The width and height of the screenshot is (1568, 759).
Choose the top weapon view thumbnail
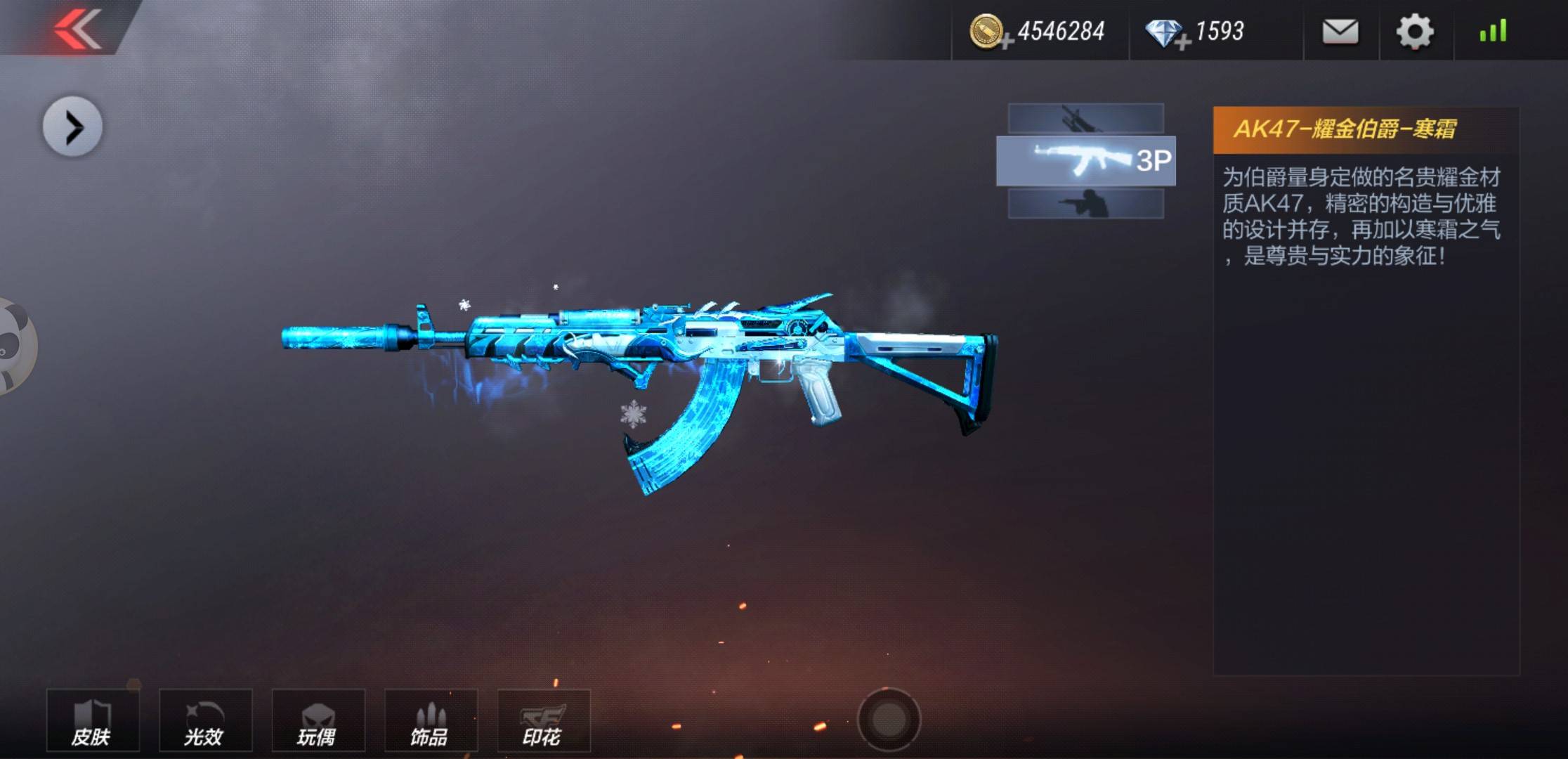1085,118
